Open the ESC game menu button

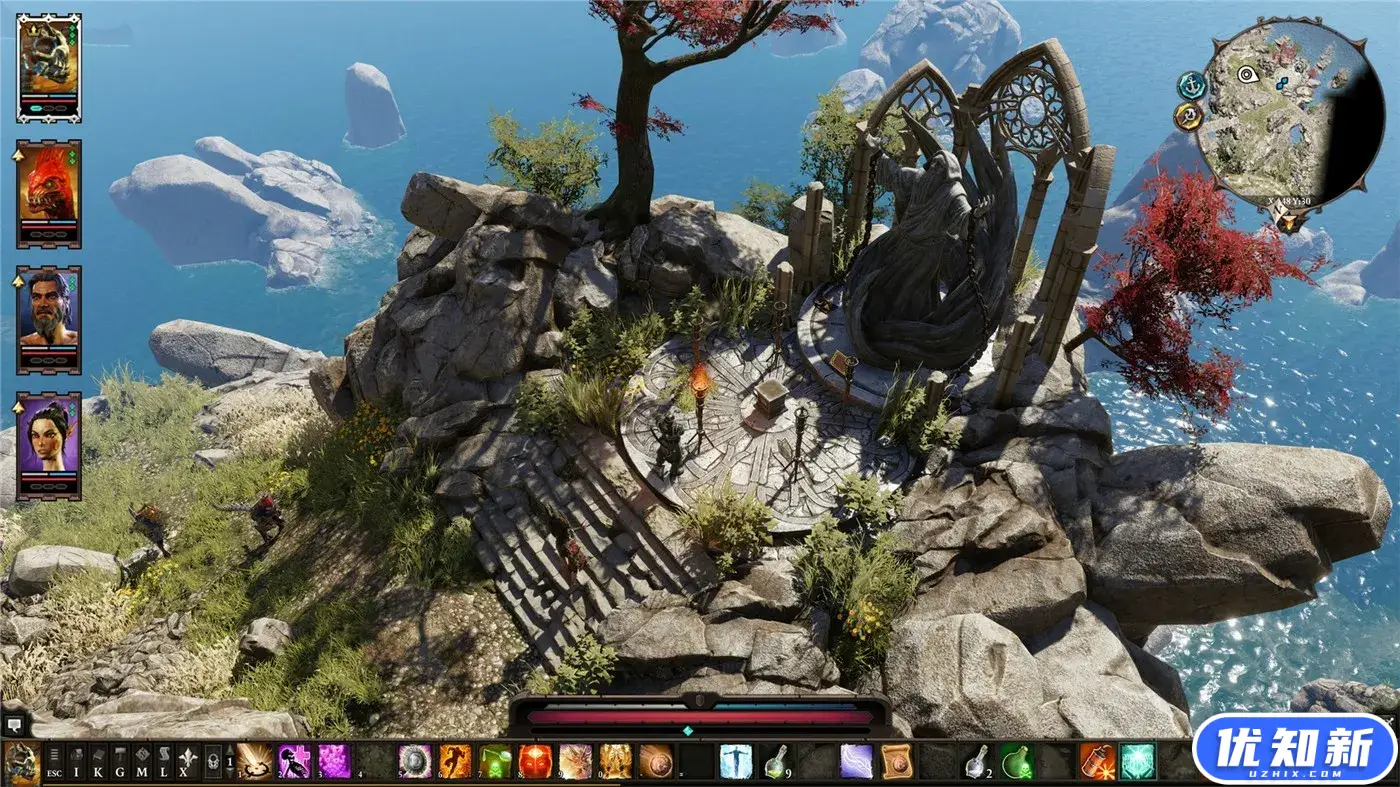tap(54, 762)
